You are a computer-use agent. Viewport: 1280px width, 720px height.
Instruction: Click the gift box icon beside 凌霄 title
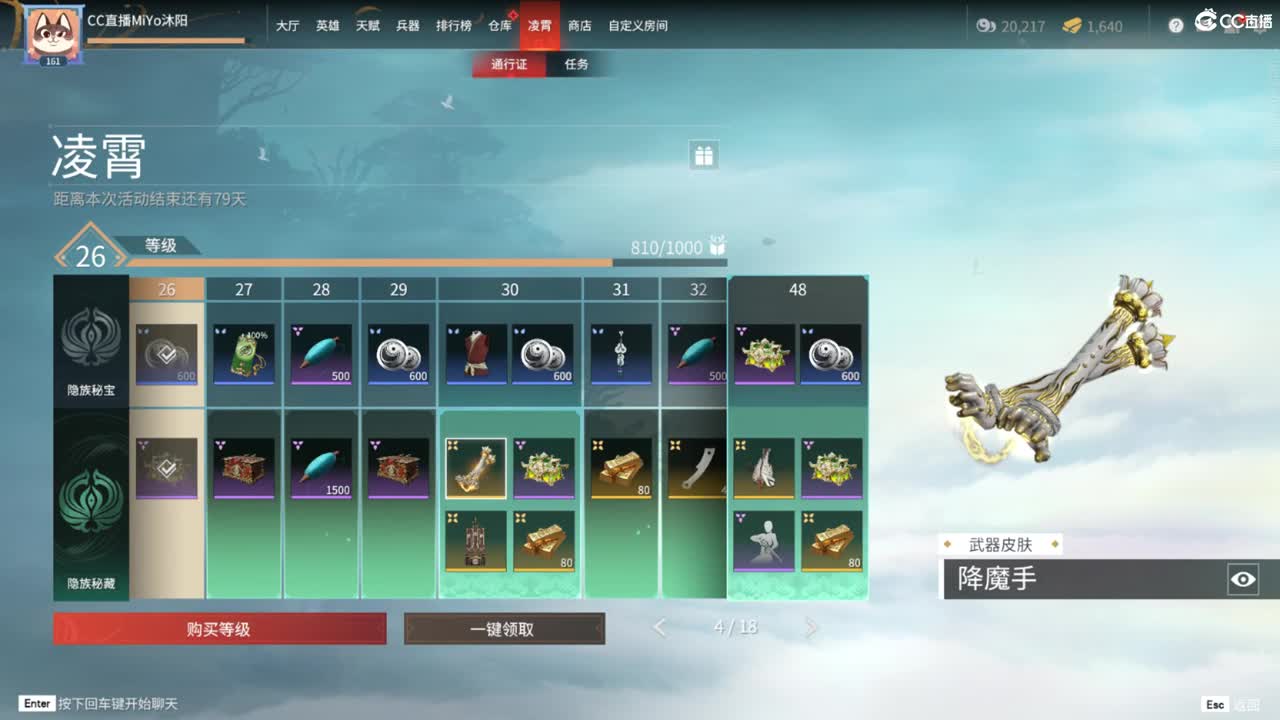(x=703, y=156)
